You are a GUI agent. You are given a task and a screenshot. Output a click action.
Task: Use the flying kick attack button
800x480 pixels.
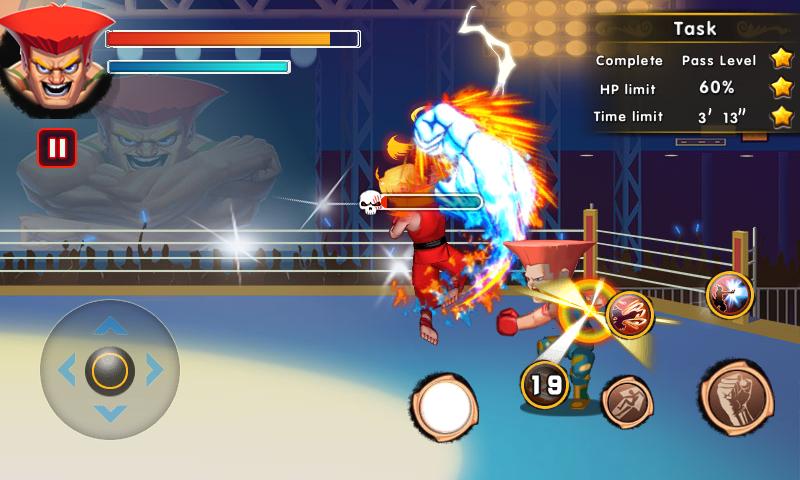coord(628,402)
